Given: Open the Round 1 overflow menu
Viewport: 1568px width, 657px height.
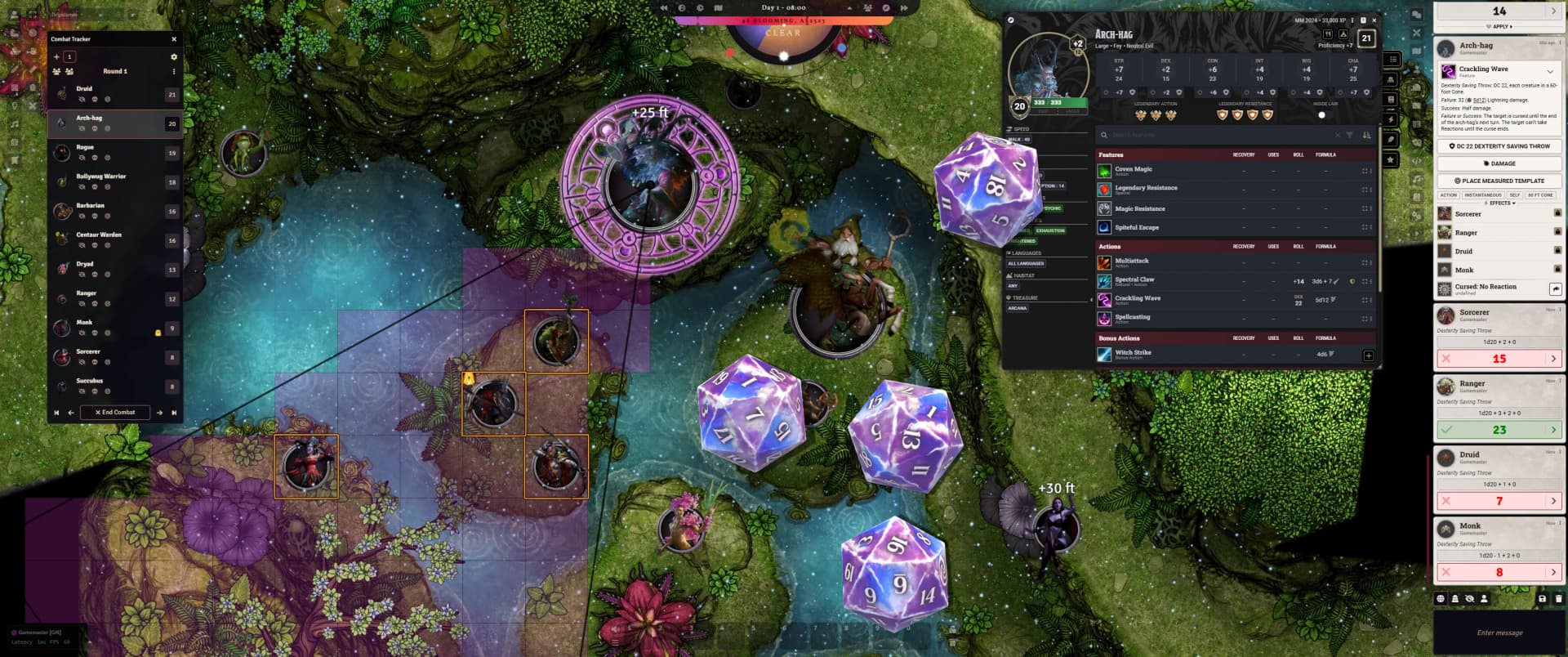Looking at the screenshot, I should pyautogui.click(x=174, y=72).
